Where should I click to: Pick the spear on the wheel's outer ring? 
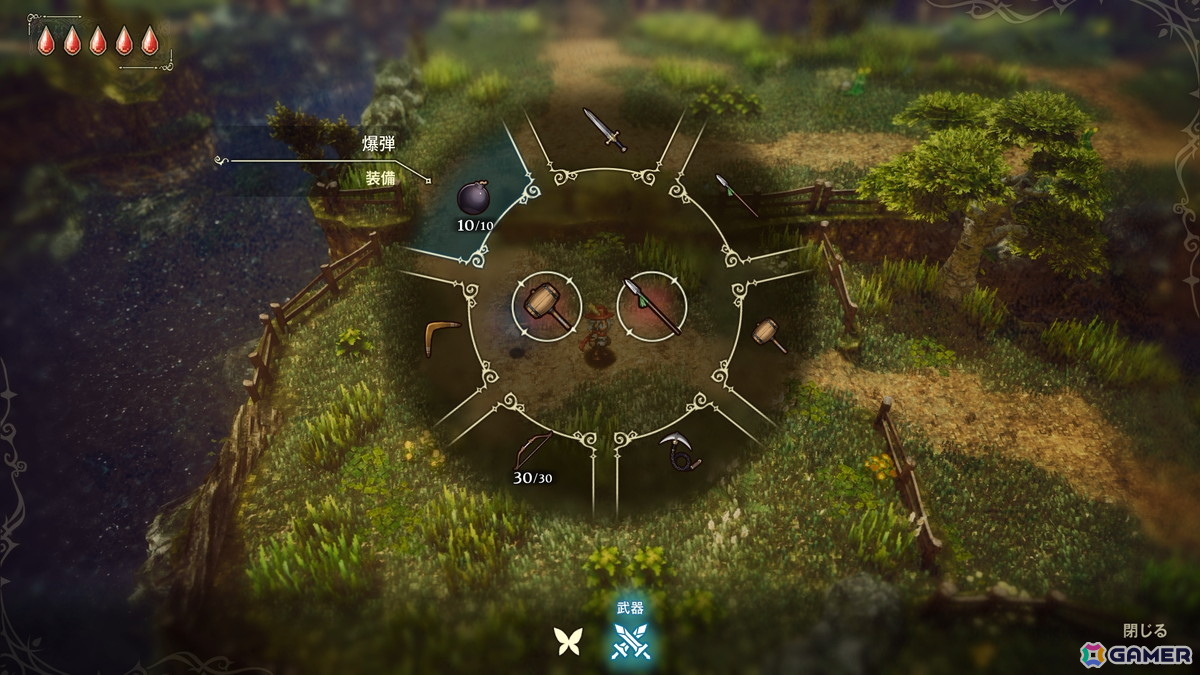click(737, 194)
